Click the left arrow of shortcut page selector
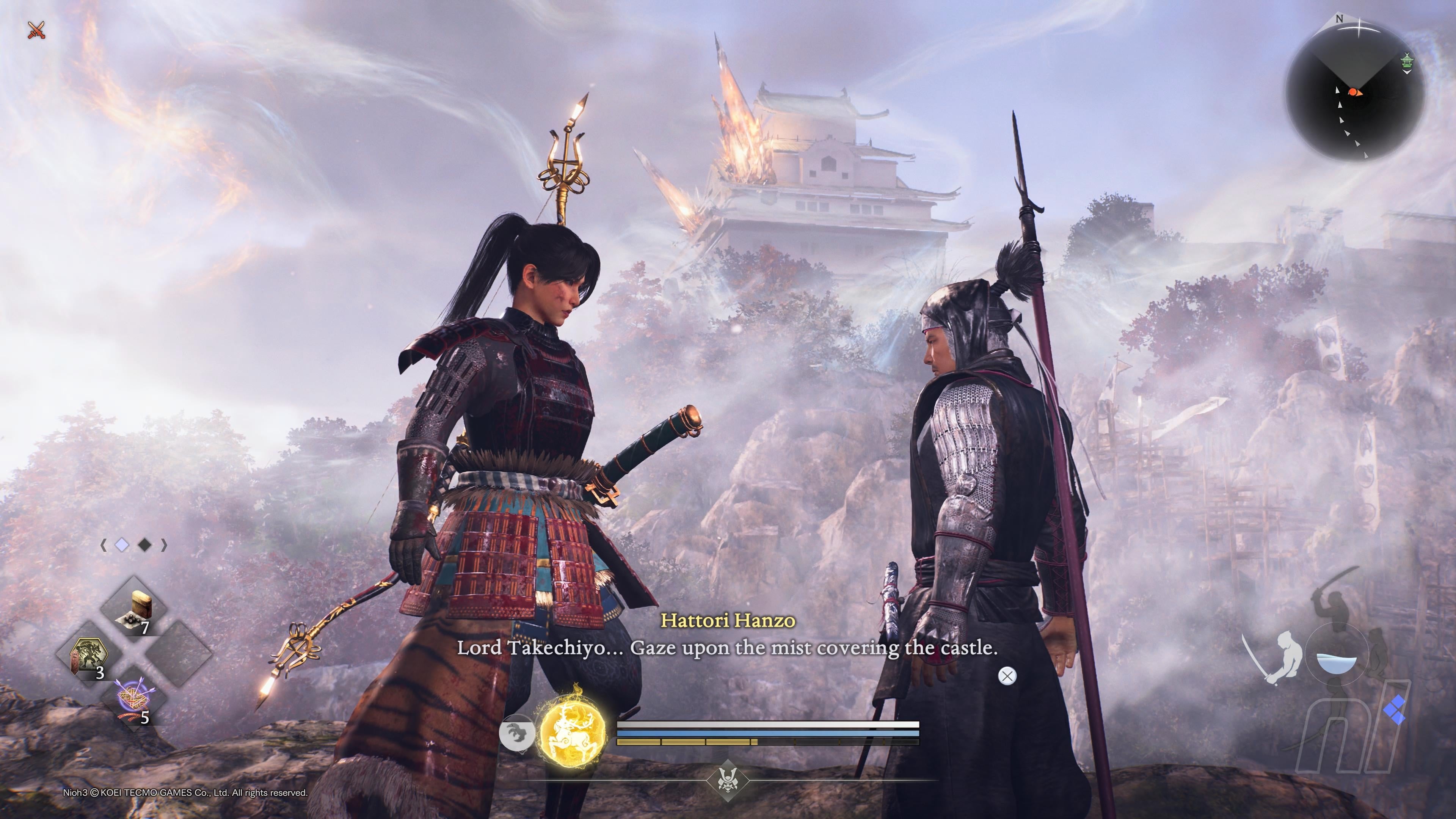This screenshot has width=1456, height=819. click(x=104, y=545)
